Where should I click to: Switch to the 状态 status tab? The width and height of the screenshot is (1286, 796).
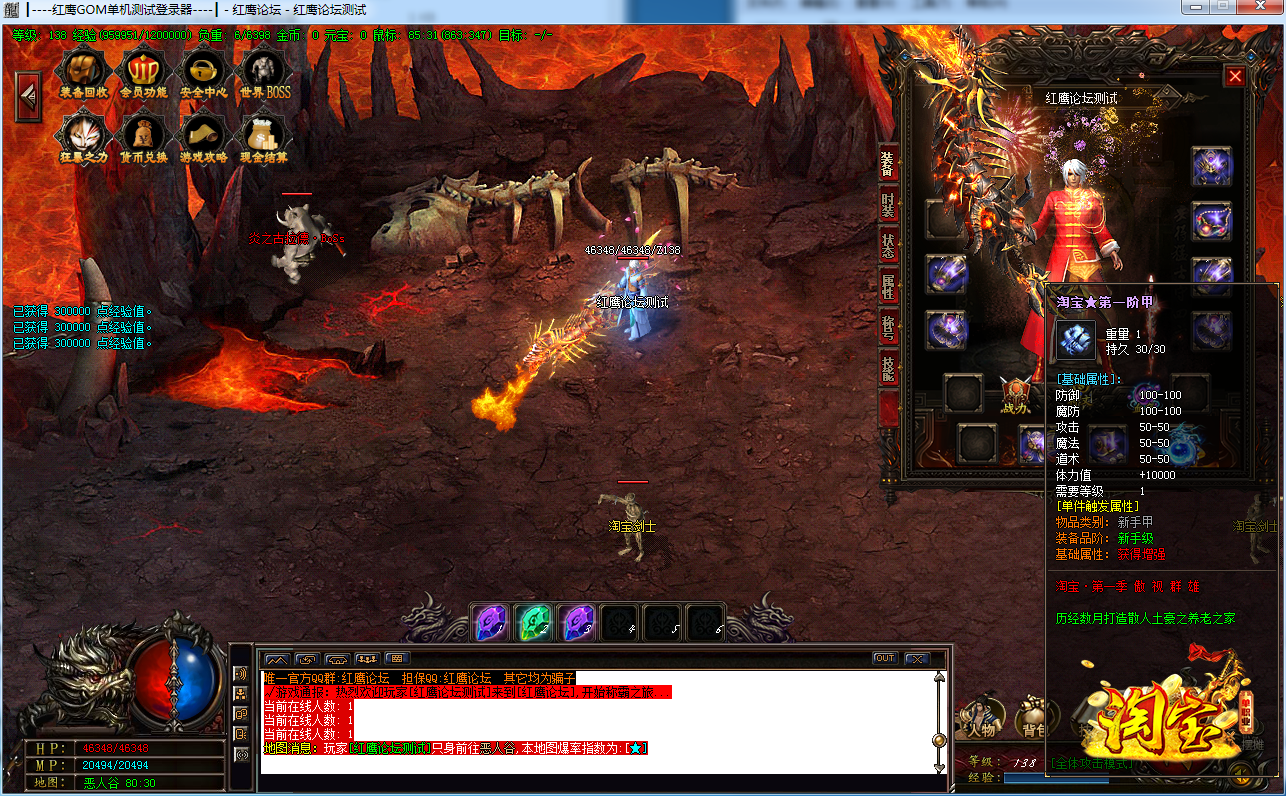pos(888,244)
